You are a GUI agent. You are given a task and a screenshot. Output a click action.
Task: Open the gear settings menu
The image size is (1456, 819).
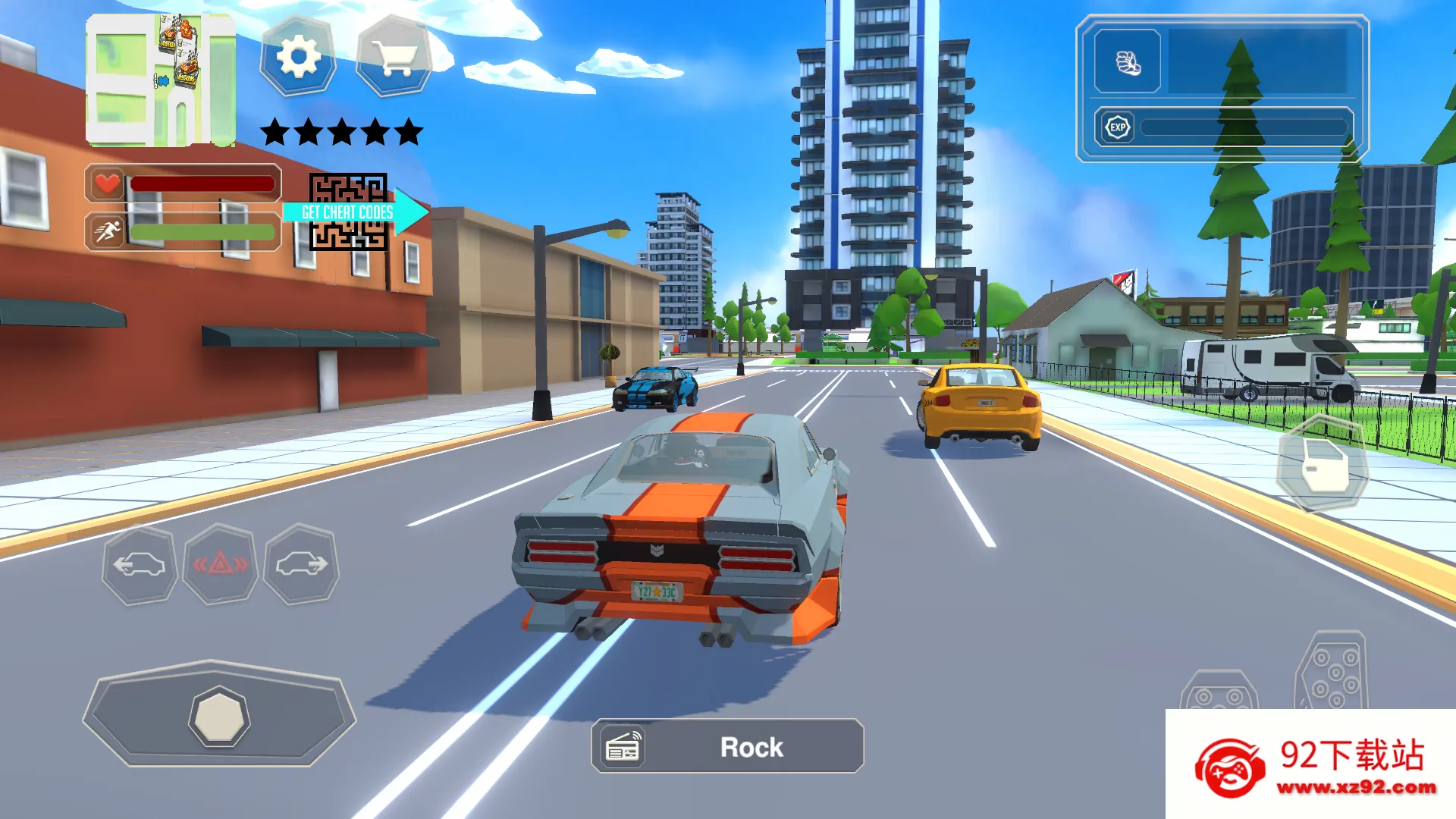[x=298, y=57]
